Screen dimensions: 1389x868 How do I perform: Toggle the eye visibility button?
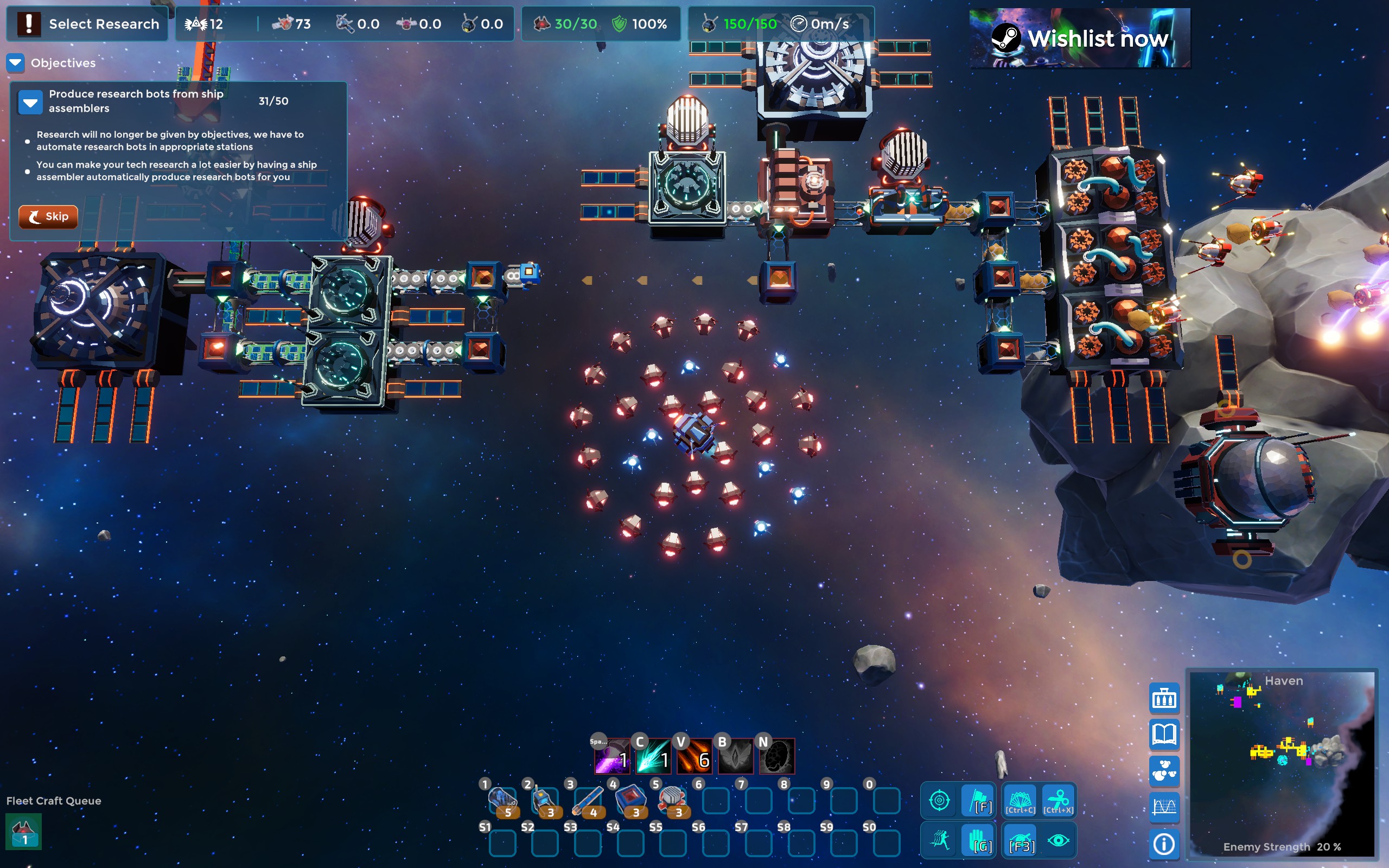(1058, 840)
